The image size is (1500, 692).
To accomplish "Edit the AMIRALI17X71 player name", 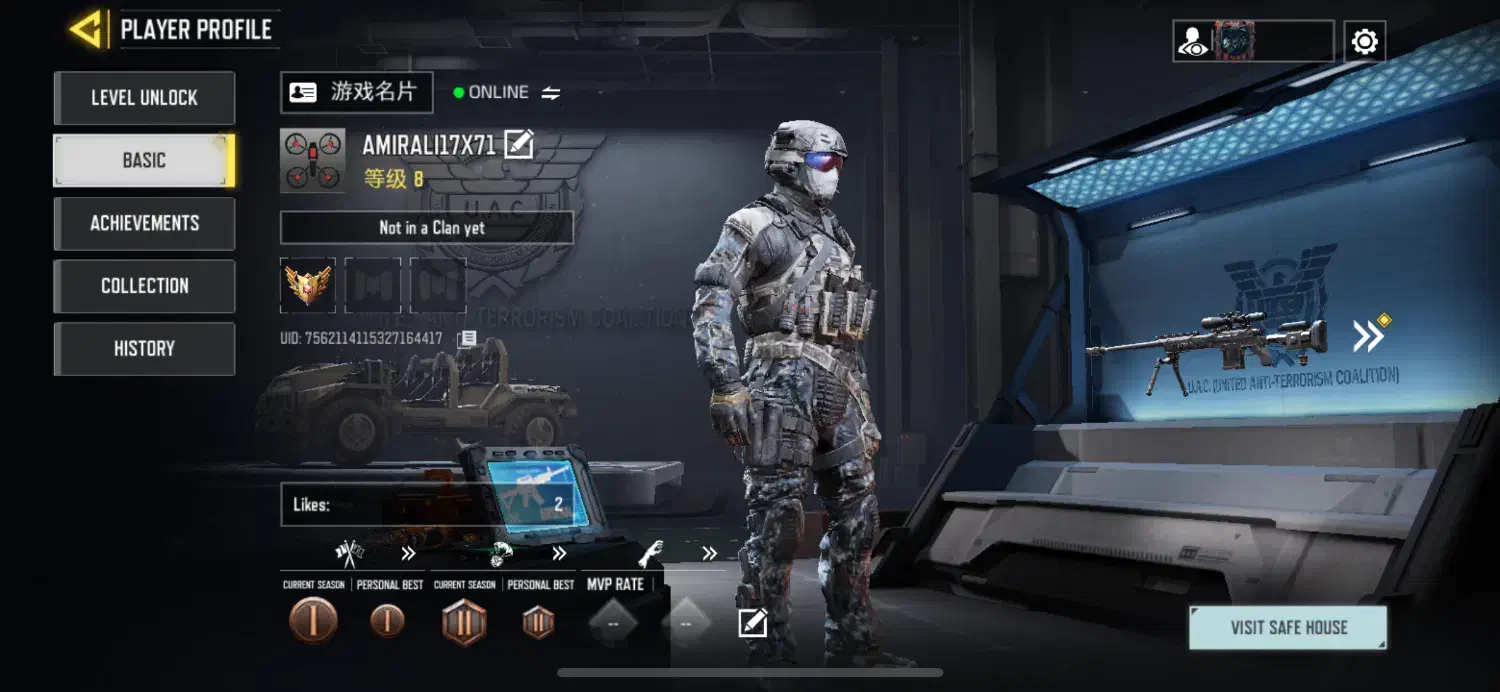I will point(518,145).
